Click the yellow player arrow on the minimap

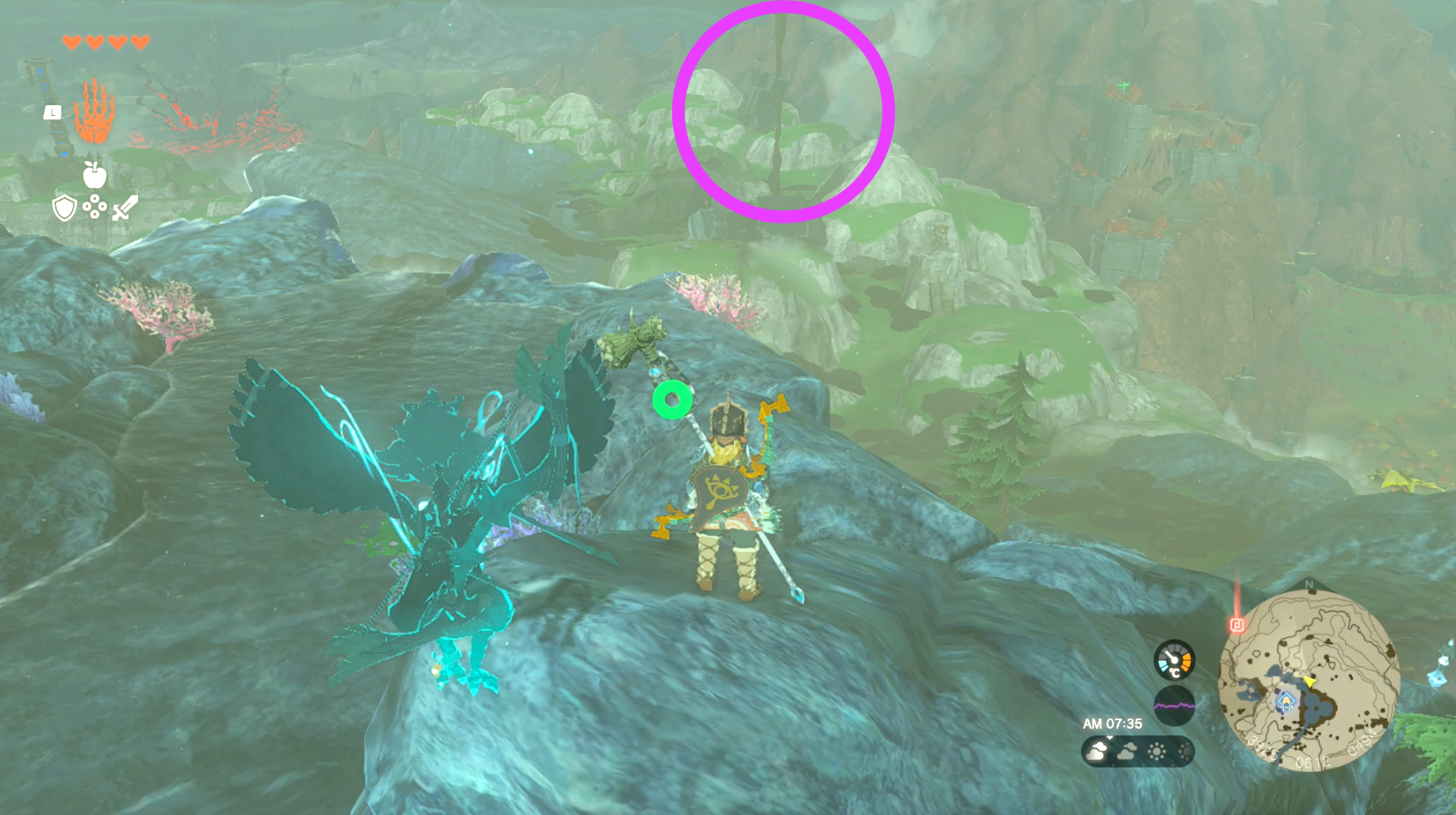click(x=1309, y=682)
